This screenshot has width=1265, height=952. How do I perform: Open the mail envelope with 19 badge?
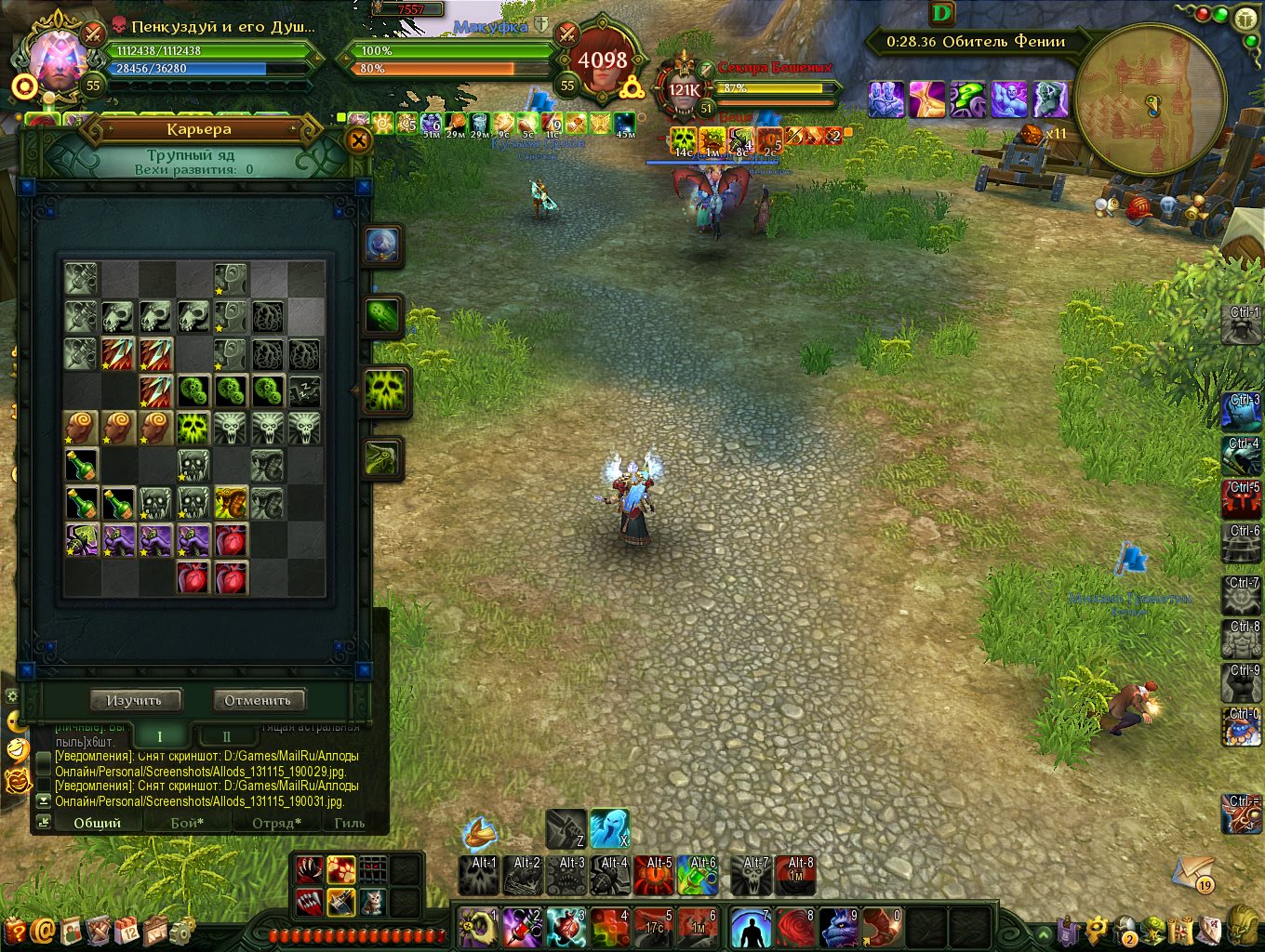coord(1192,873)
